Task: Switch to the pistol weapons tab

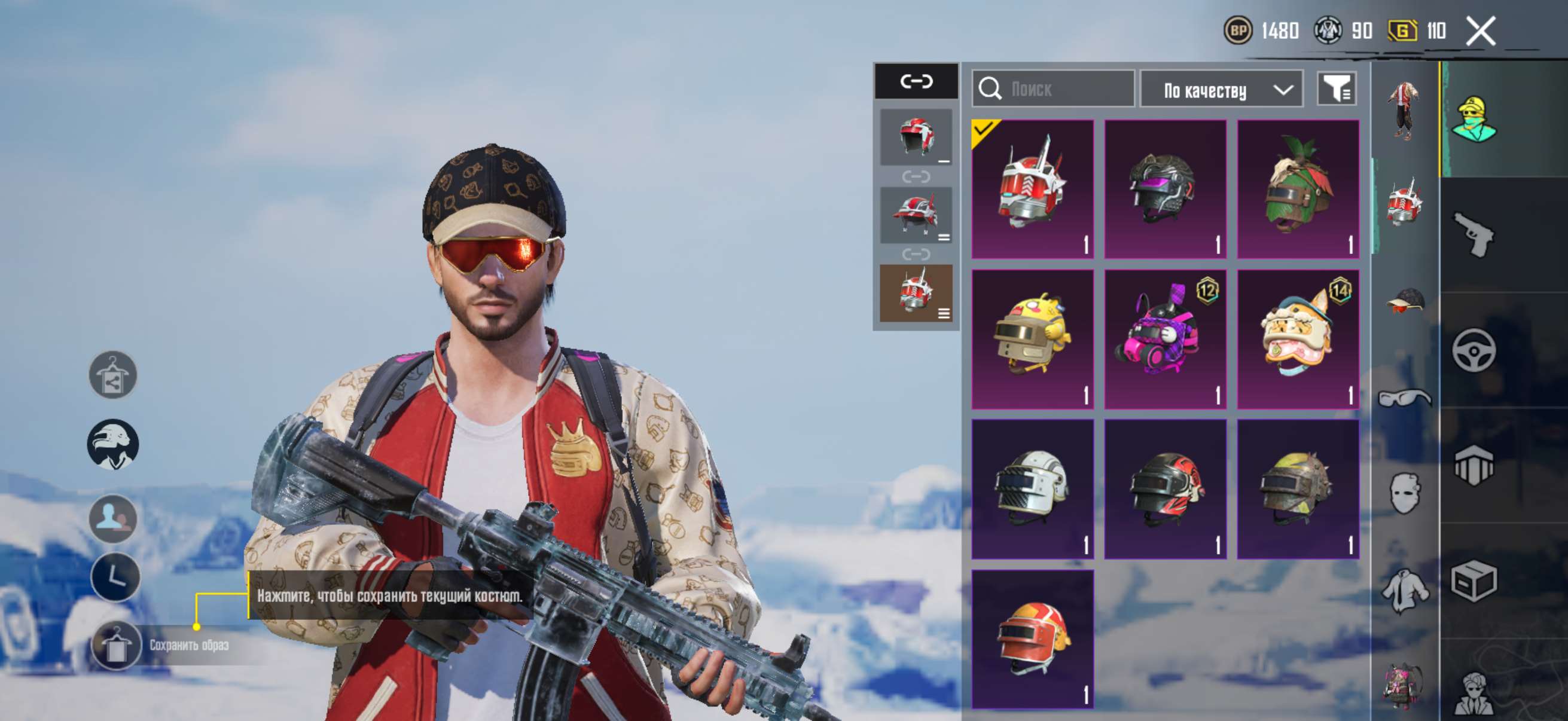Action: point(1473,234)
